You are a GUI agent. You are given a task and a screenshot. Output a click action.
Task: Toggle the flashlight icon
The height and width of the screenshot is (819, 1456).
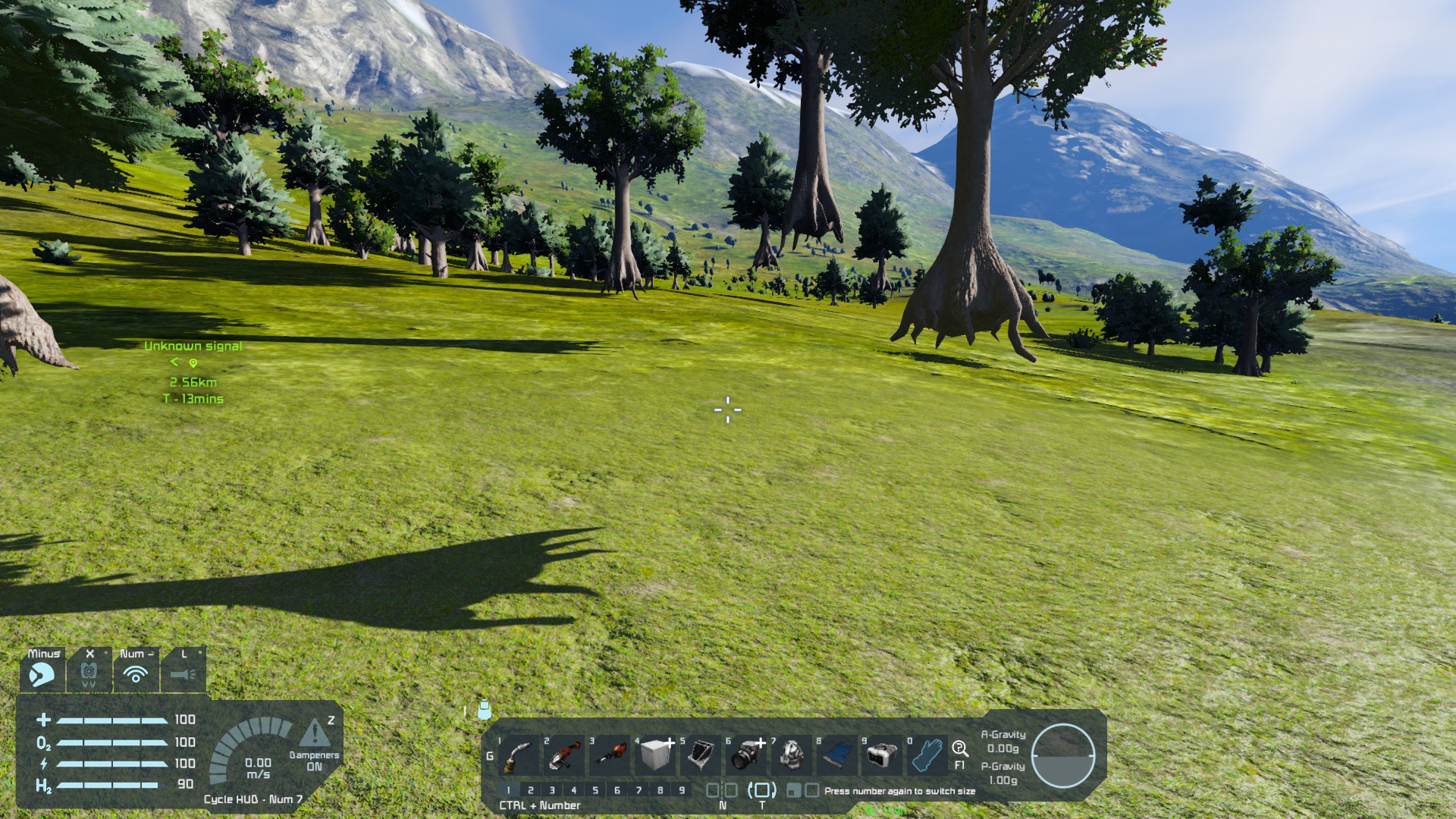pos(183,673)
